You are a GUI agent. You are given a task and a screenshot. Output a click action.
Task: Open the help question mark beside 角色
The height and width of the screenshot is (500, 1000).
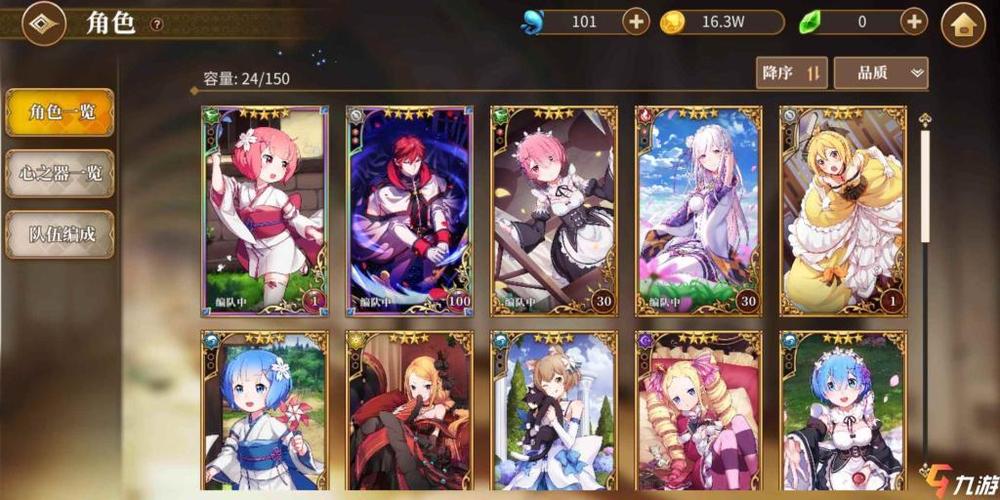tap(157, 24)
